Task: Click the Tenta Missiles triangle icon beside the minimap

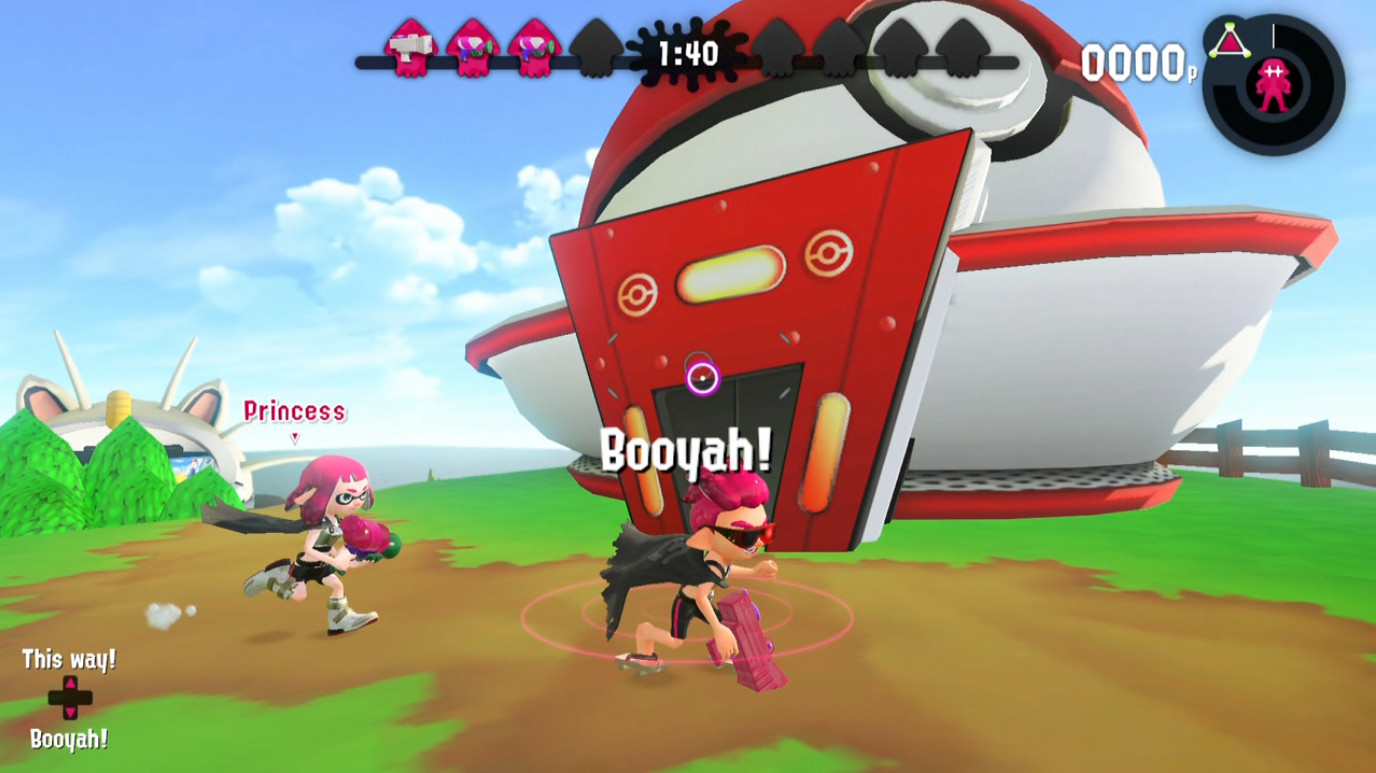Action: click(1229, 40)
